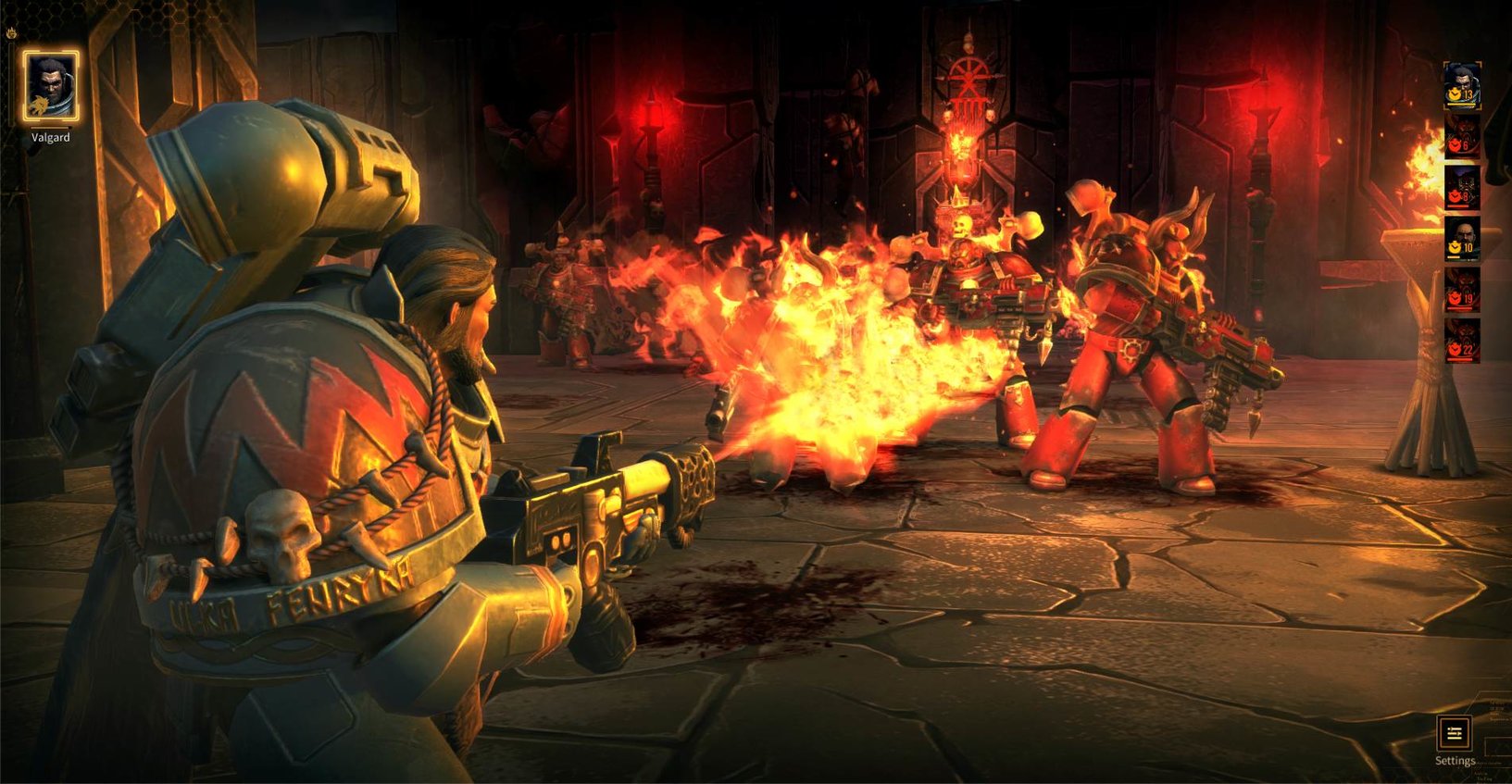Select the turn order portrait showing 13
Image resolution: width=1512 pixels, height=784 pixels.
tap(1462, 86)
